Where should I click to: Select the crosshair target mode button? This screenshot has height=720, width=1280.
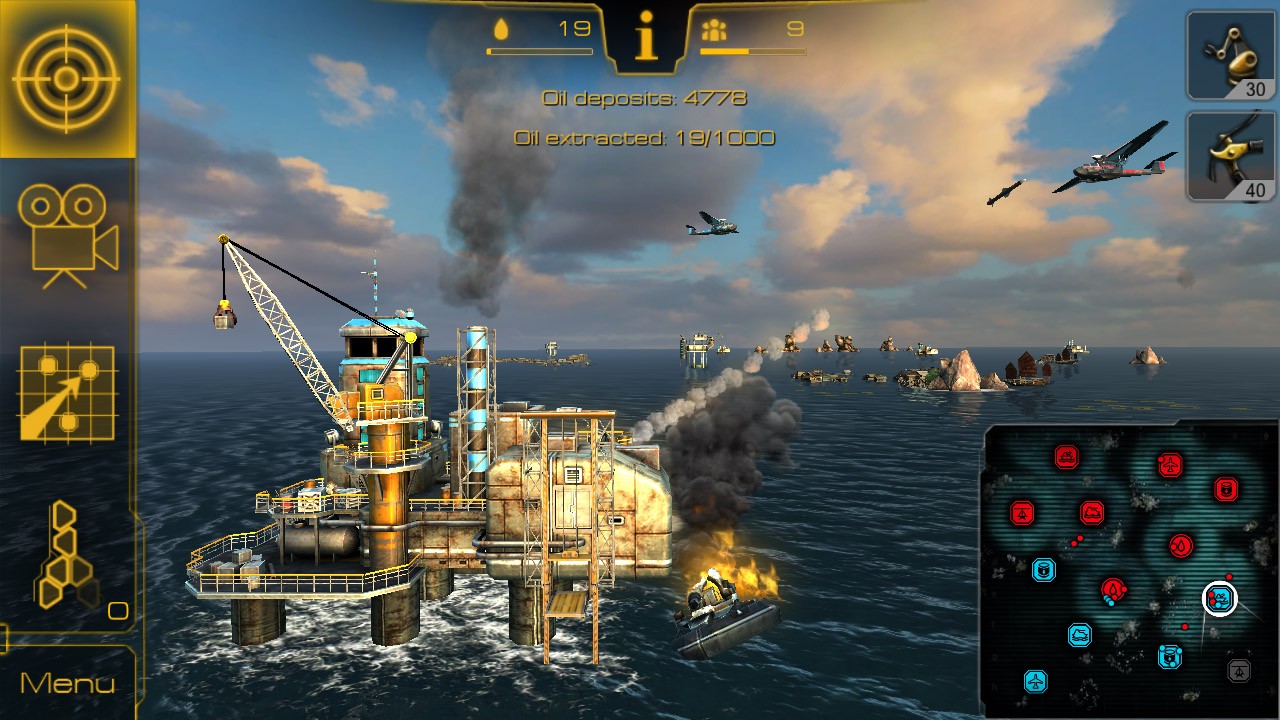tap(66, 78)
